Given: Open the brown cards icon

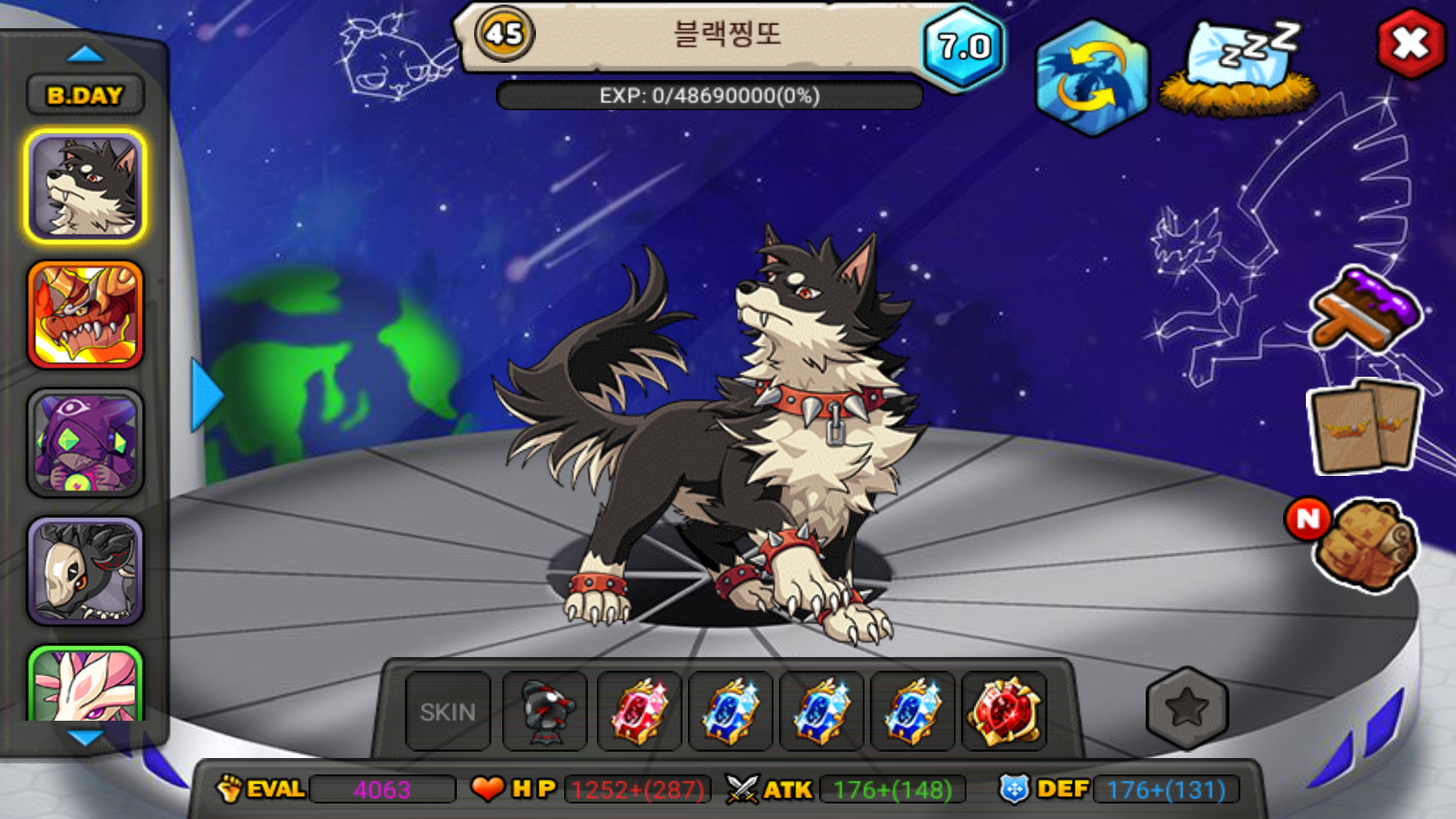Looking at the screenshot, I should click(x=1364, y=427).
